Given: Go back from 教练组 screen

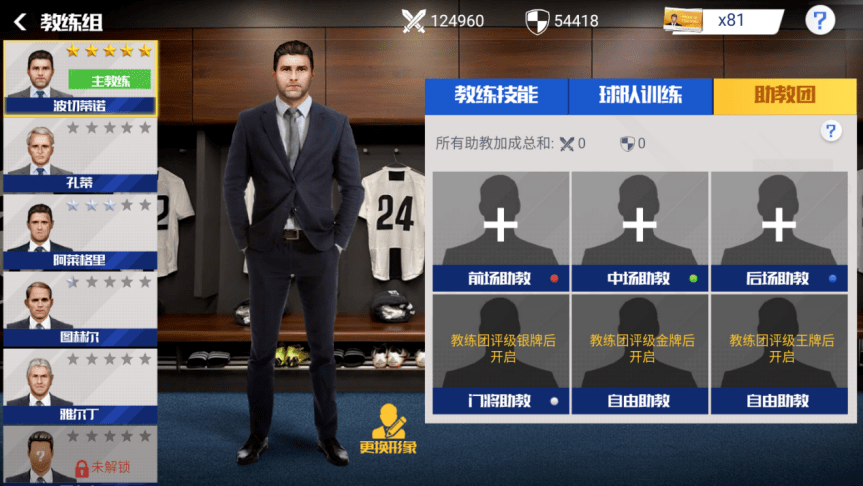Looking at the screenshot, I should pyautogui.click(x=20, y=21).
